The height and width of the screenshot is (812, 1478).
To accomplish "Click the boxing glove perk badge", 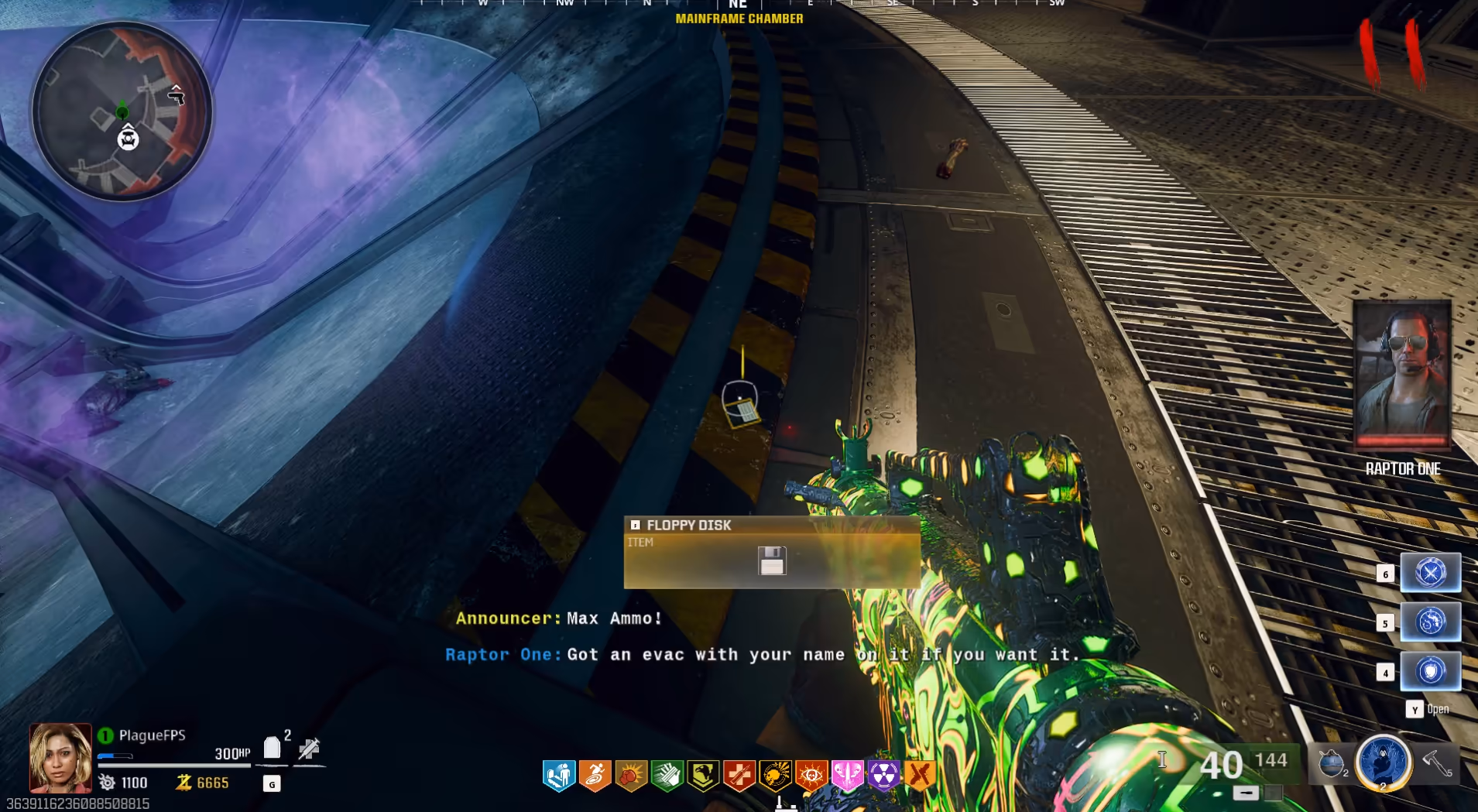I will click(x=631, y=775).
